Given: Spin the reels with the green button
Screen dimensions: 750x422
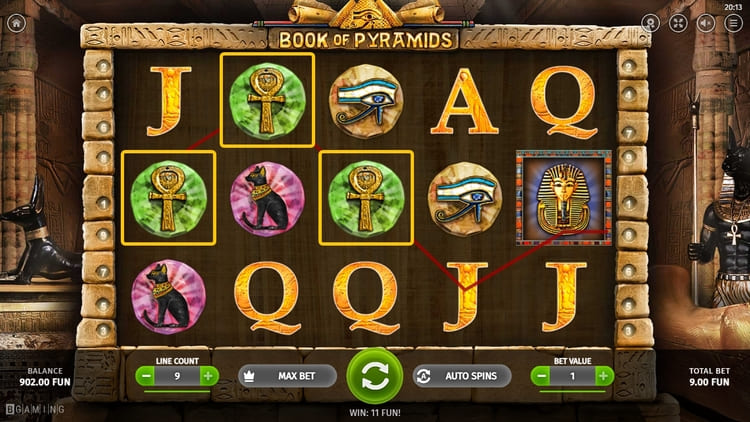Looking at the screenshot, I should (x=374, y=376).
